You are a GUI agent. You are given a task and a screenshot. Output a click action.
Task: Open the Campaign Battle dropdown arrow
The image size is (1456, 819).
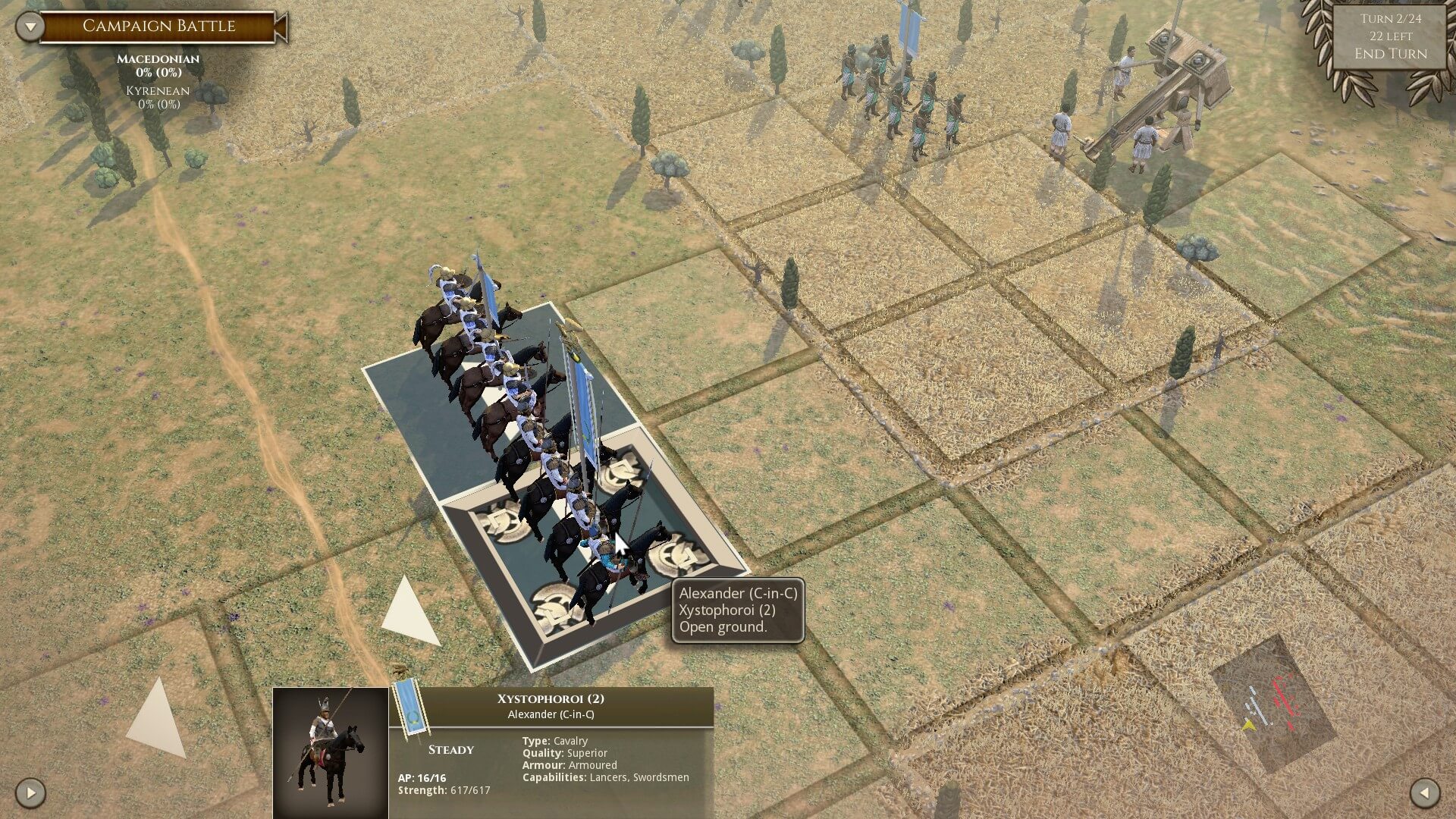30,27
